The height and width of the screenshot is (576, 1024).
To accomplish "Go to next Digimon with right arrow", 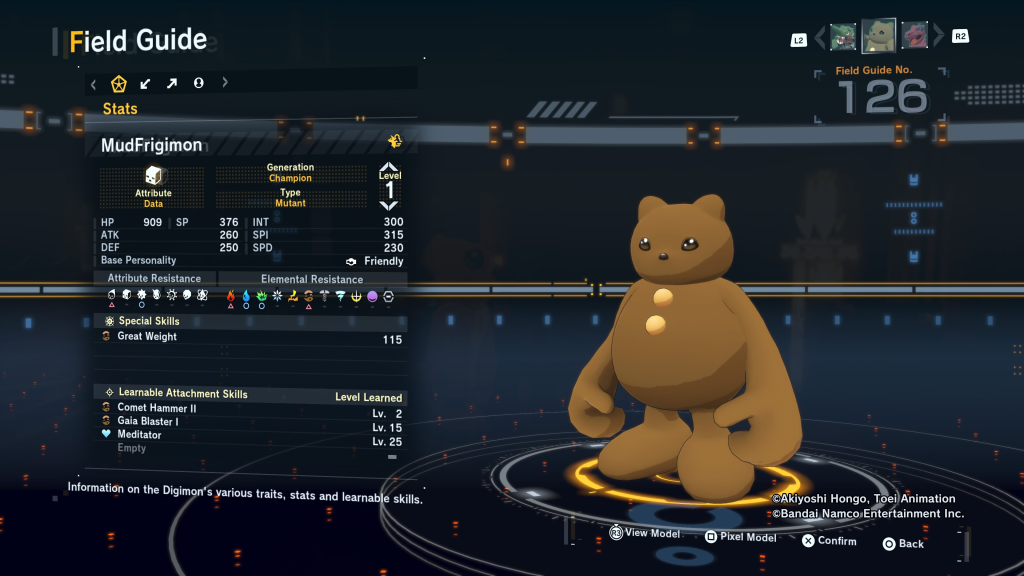I will [938, 38].
